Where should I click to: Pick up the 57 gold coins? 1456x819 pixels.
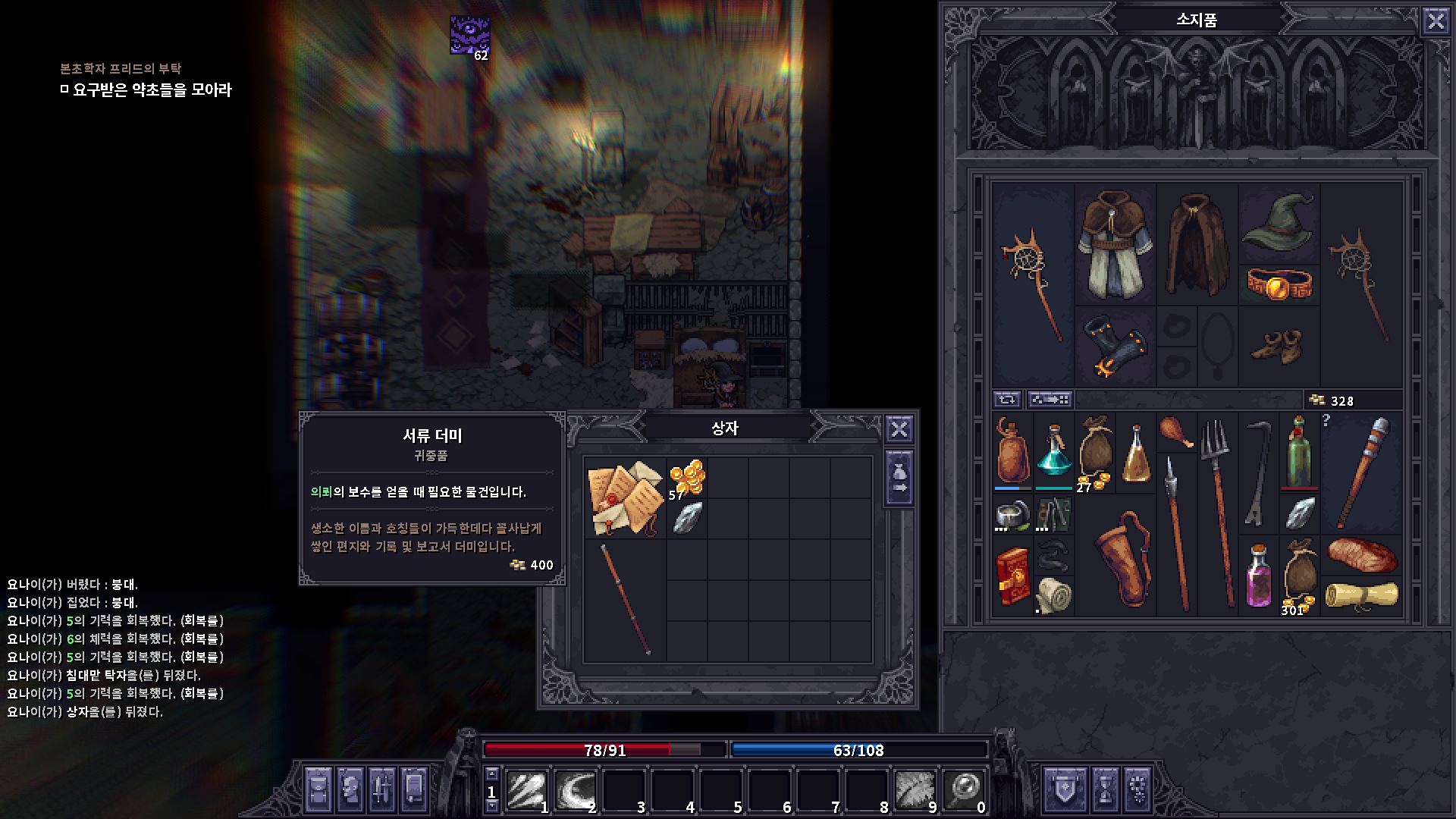pyautogui.click(x=687, y=479)
